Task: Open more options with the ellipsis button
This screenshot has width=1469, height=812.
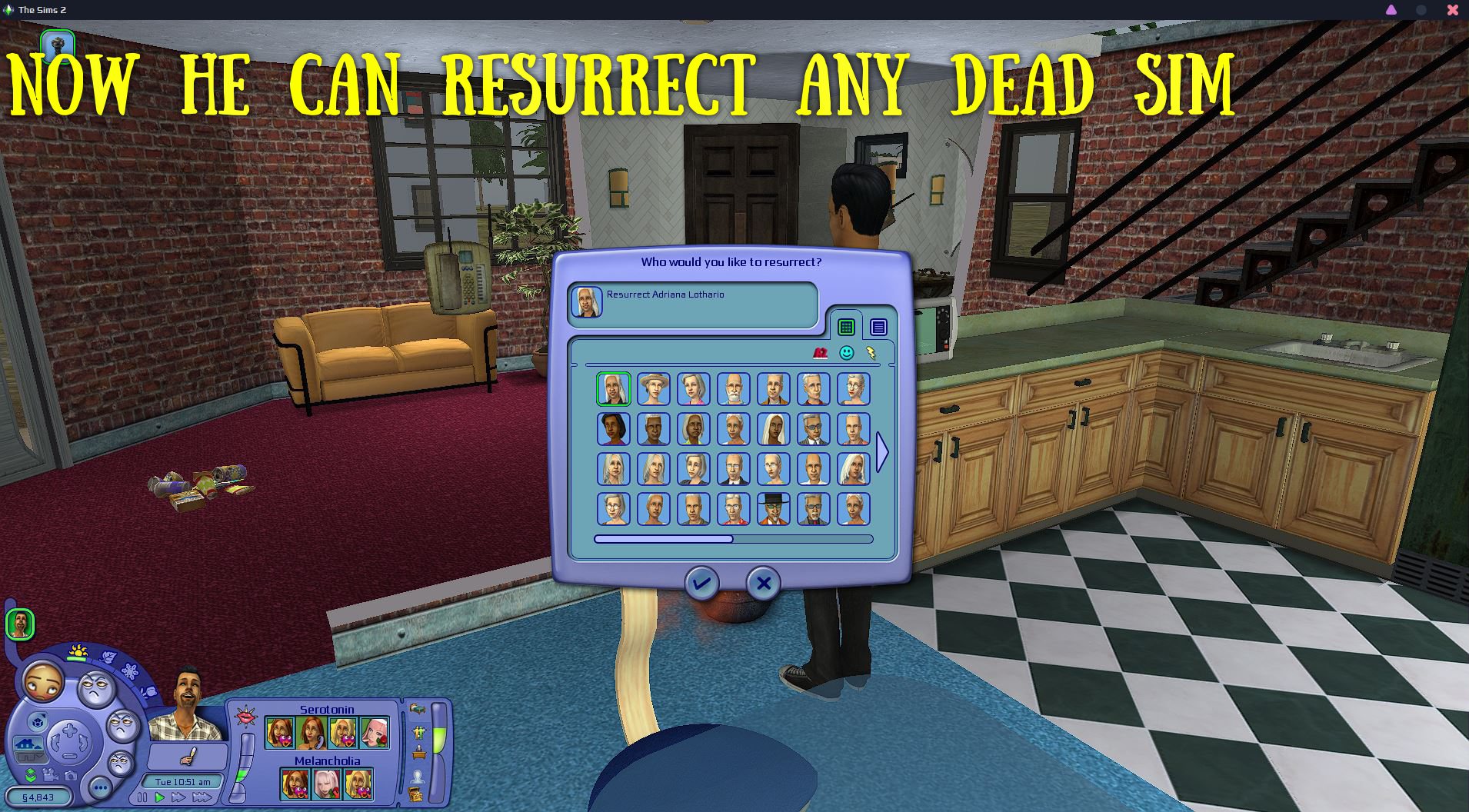Action: [x=100, y=786]
